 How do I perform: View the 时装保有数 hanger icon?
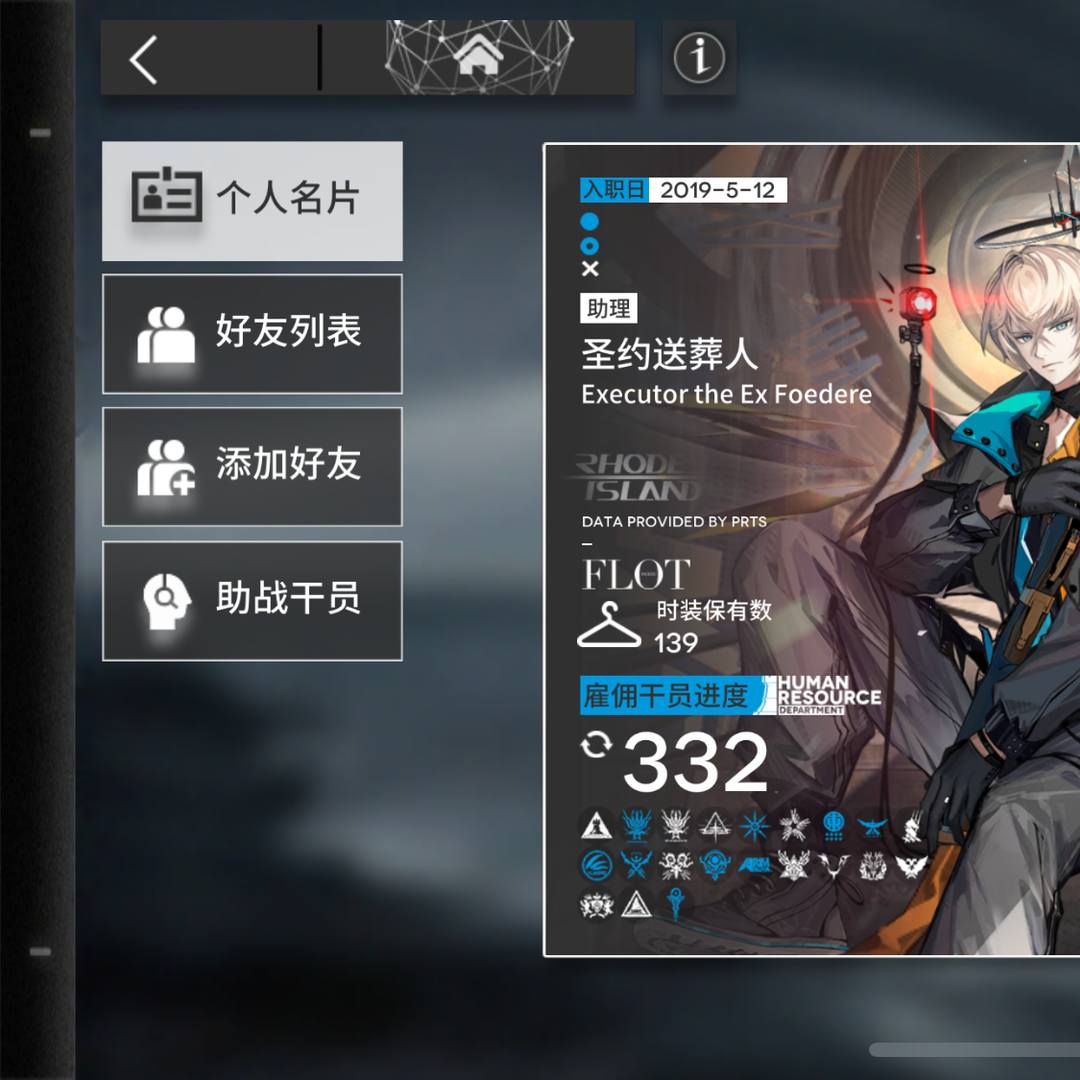[x=610, y=626]
